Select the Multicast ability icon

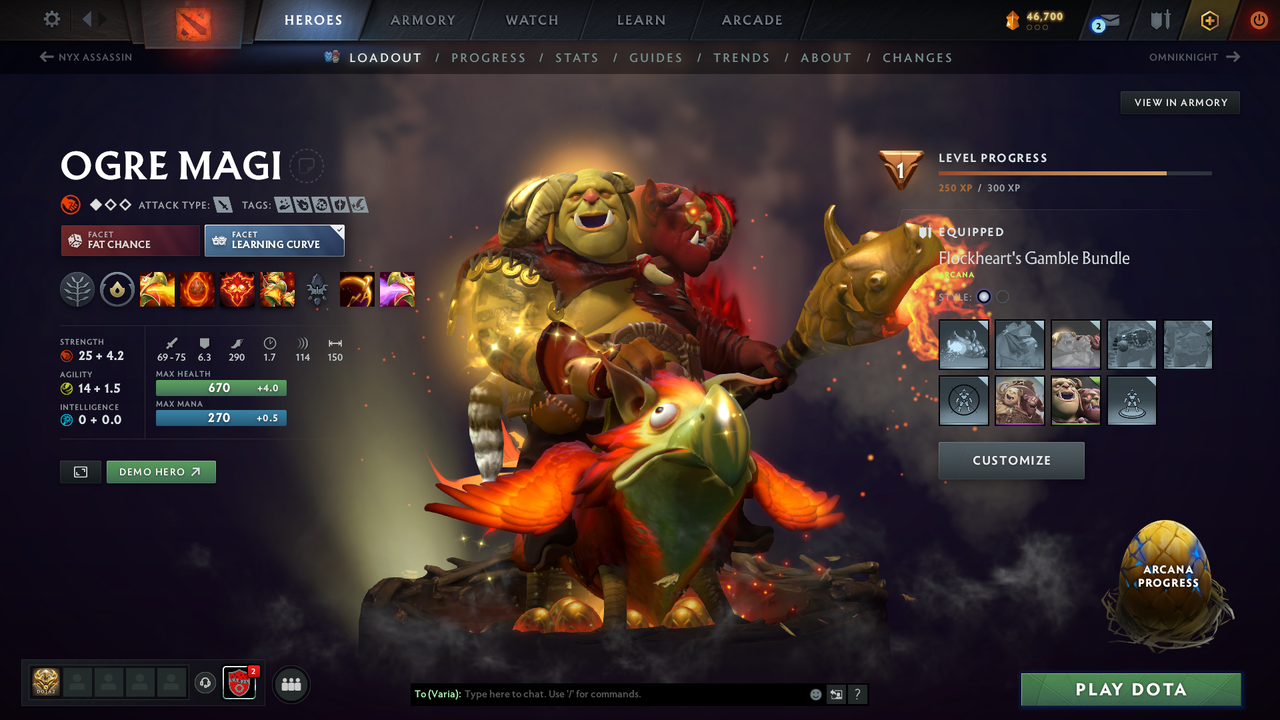point(277,289)
